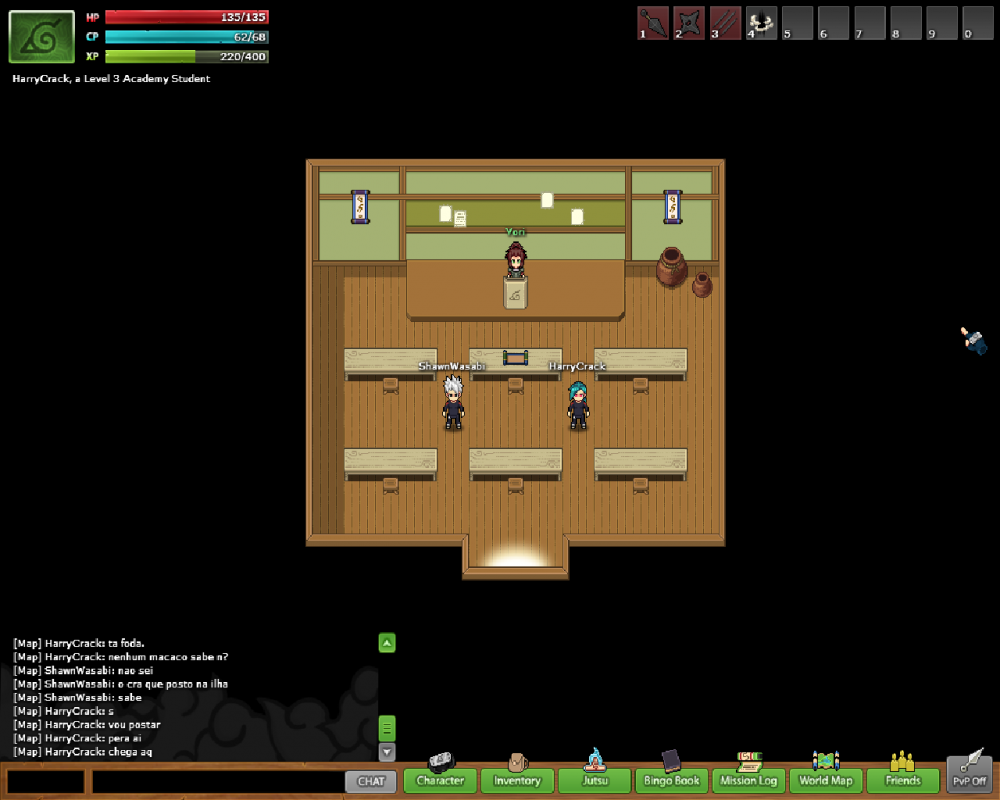Show the Friends list
1000x800 pixels.
click(902, 780)
